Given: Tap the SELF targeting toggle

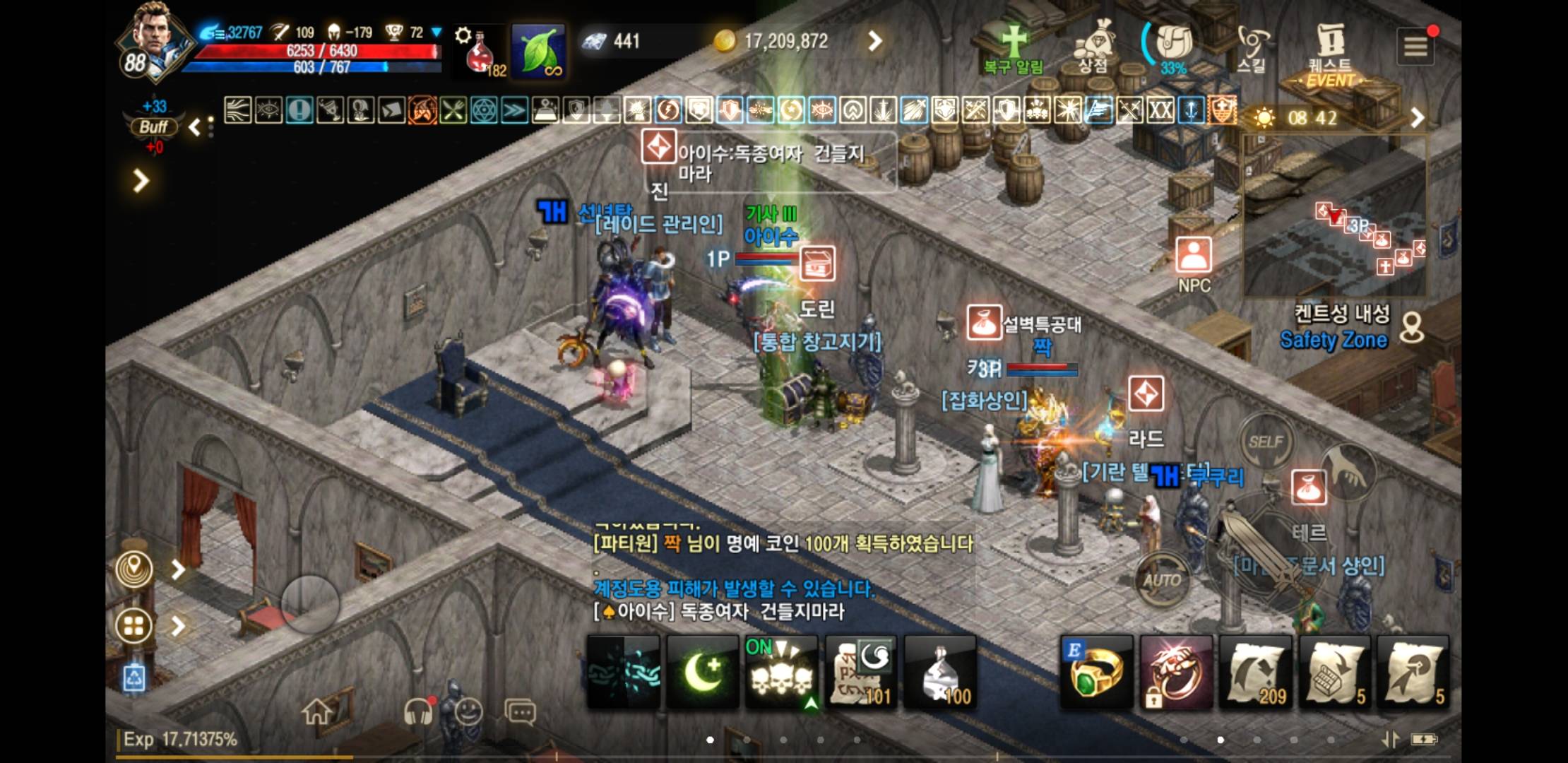Looking at the screenshot, I should pyautogui.click(x=1266, y=439).
